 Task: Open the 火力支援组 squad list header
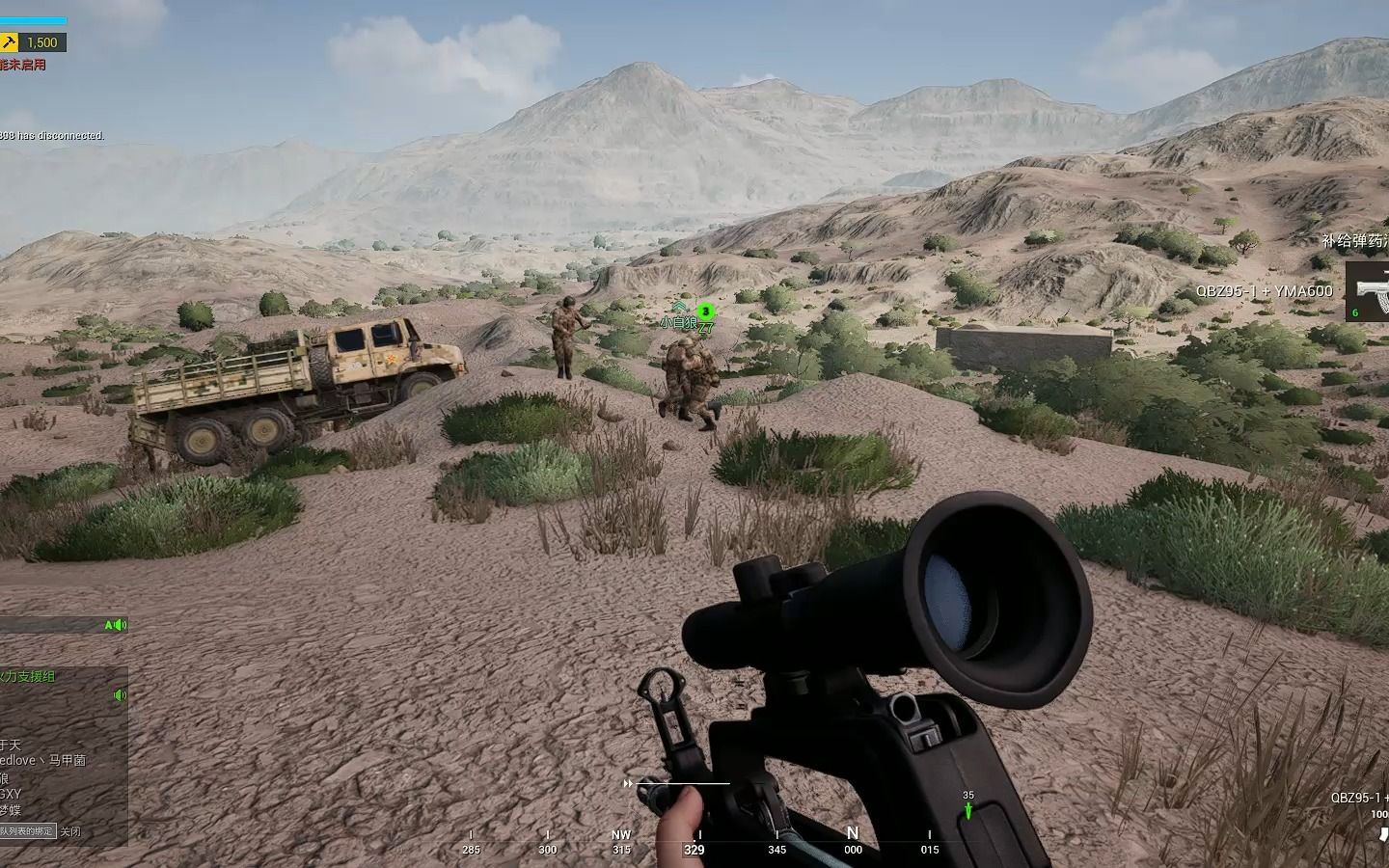point(29,677)
